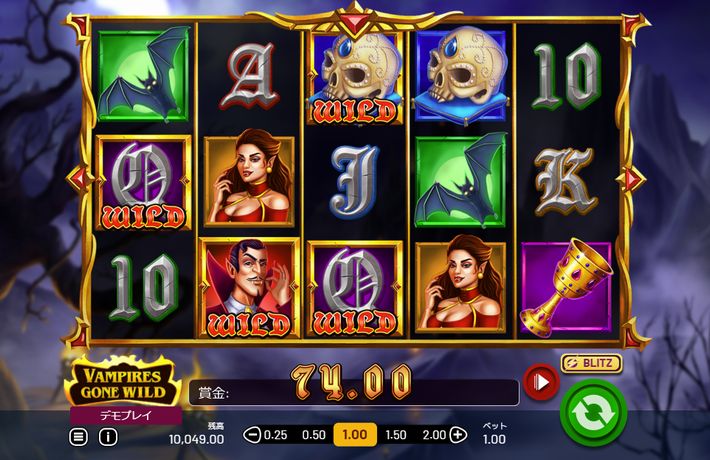Activate BLITZ mode
Viewport: 710px width, 460px height.
591,363
